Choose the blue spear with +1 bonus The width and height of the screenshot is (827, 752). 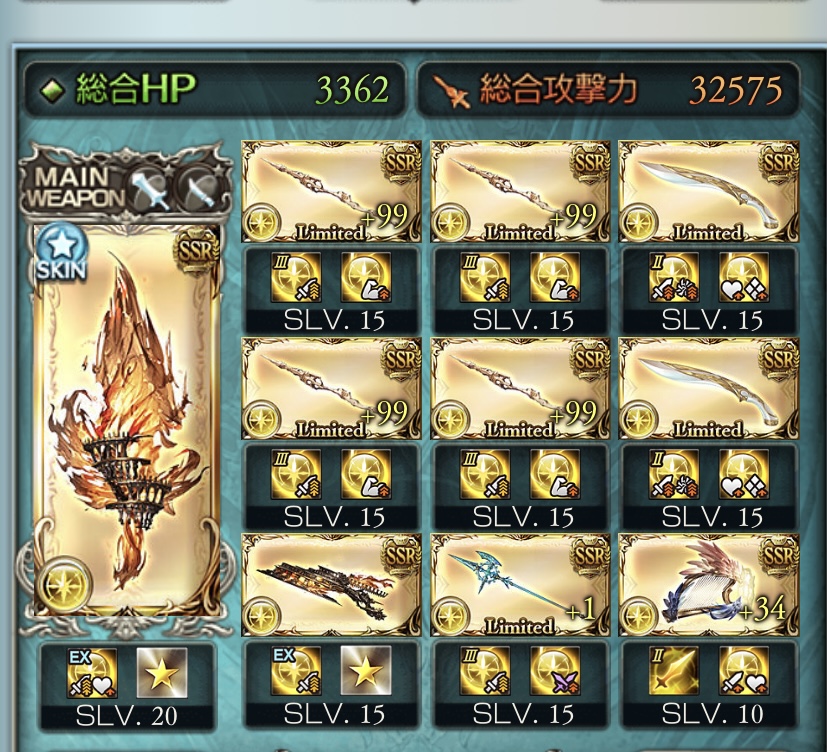pyautogui.click(x=518, y=586)
